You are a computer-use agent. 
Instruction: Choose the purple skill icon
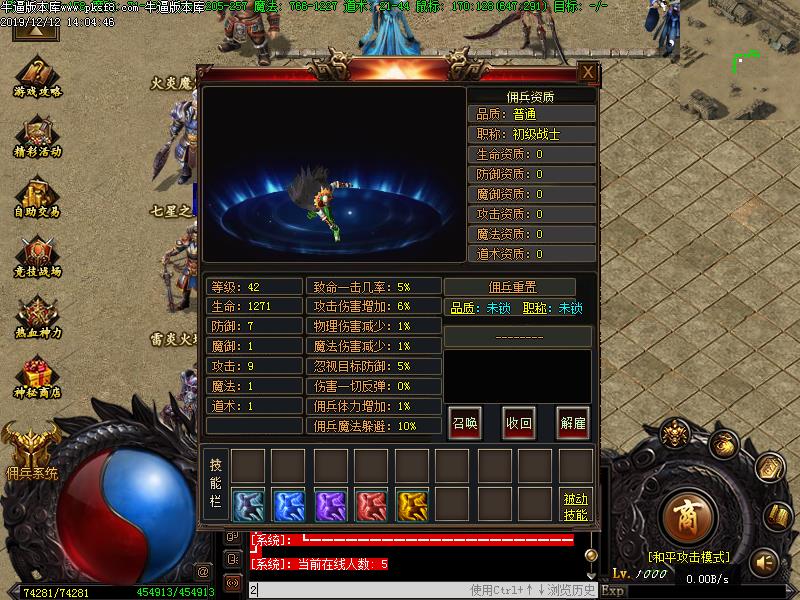pyautogui.click(x=330, y=505)
